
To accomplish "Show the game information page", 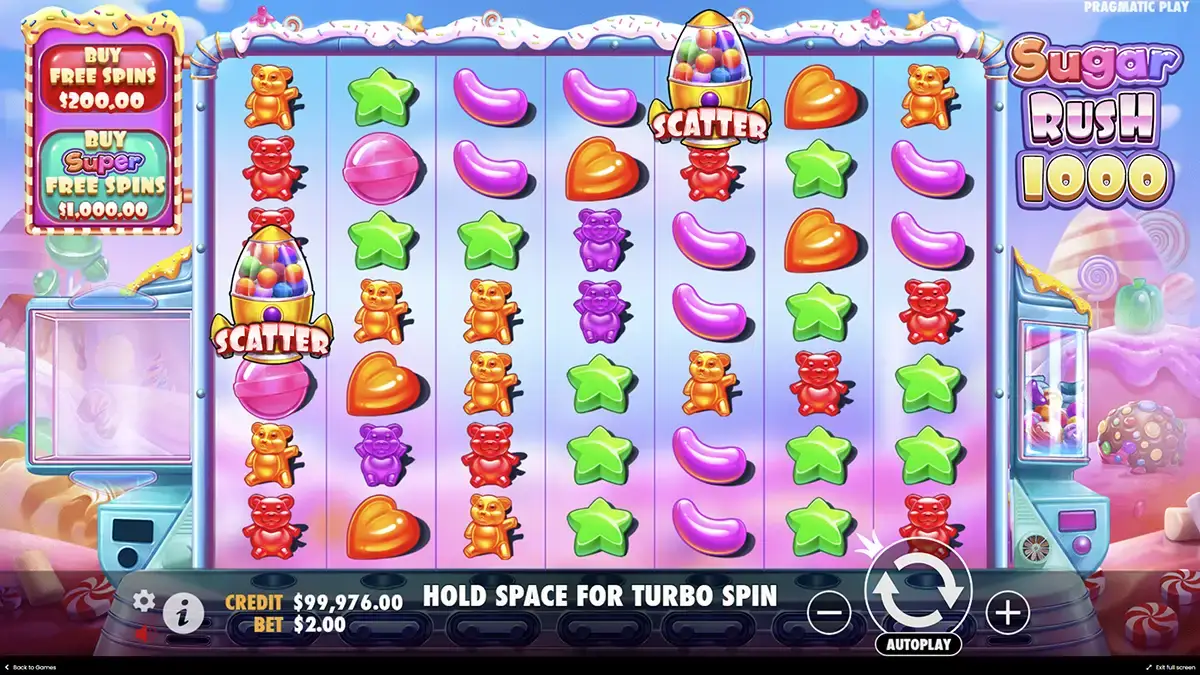I will pyautogui.click(x=182, y=613).
